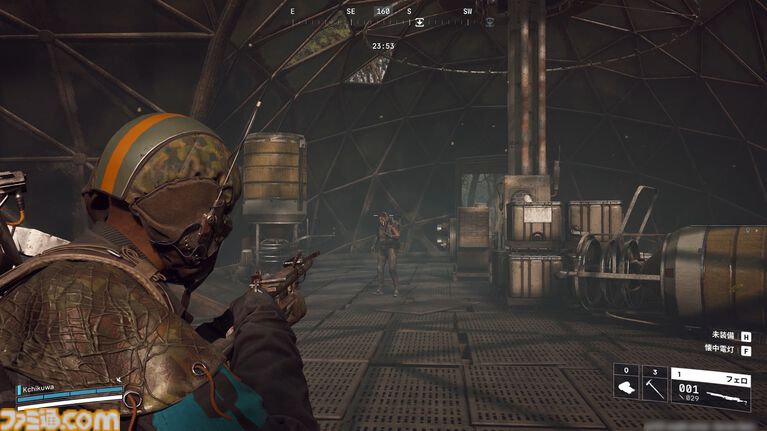Select the pickaxe tool slot
This screenshot has height=431, width=767.
pos(654,388)
